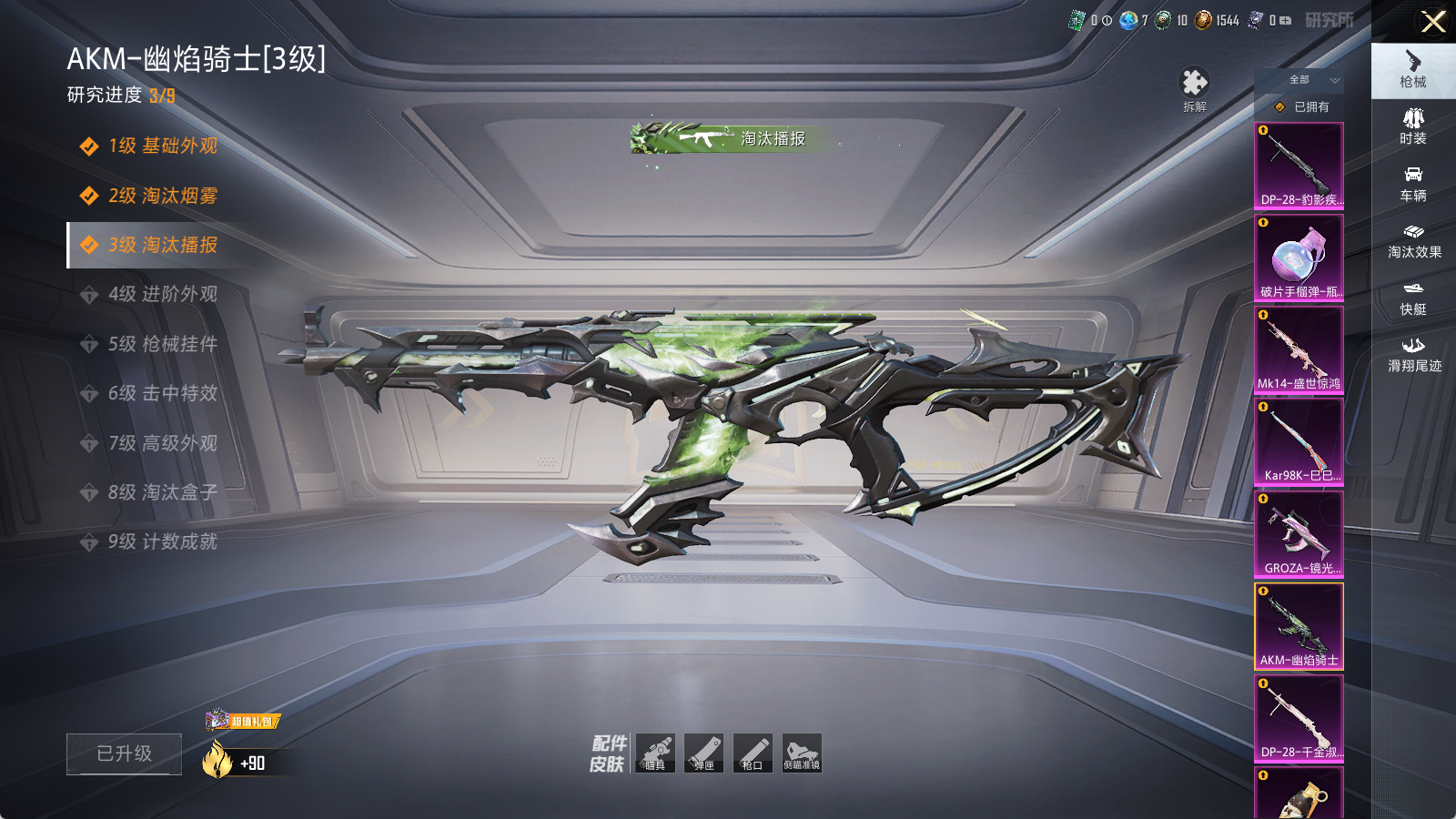This screenshot has height=819, width=1456.
Task: Open the 超值礼包 gift pack offer
Action: pos(243,721)
